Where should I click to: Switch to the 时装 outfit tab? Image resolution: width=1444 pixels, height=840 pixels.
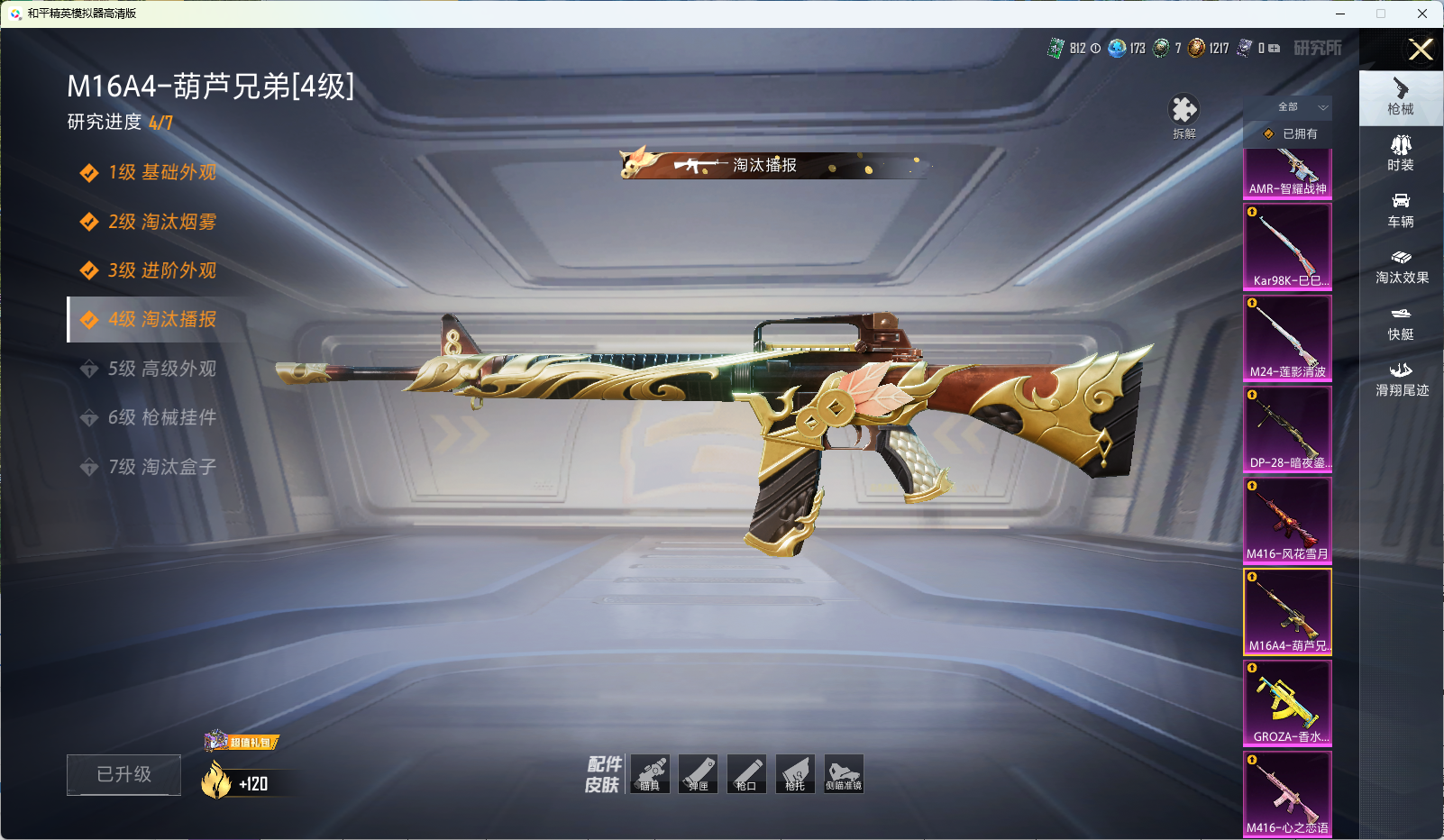(1401, 153)
